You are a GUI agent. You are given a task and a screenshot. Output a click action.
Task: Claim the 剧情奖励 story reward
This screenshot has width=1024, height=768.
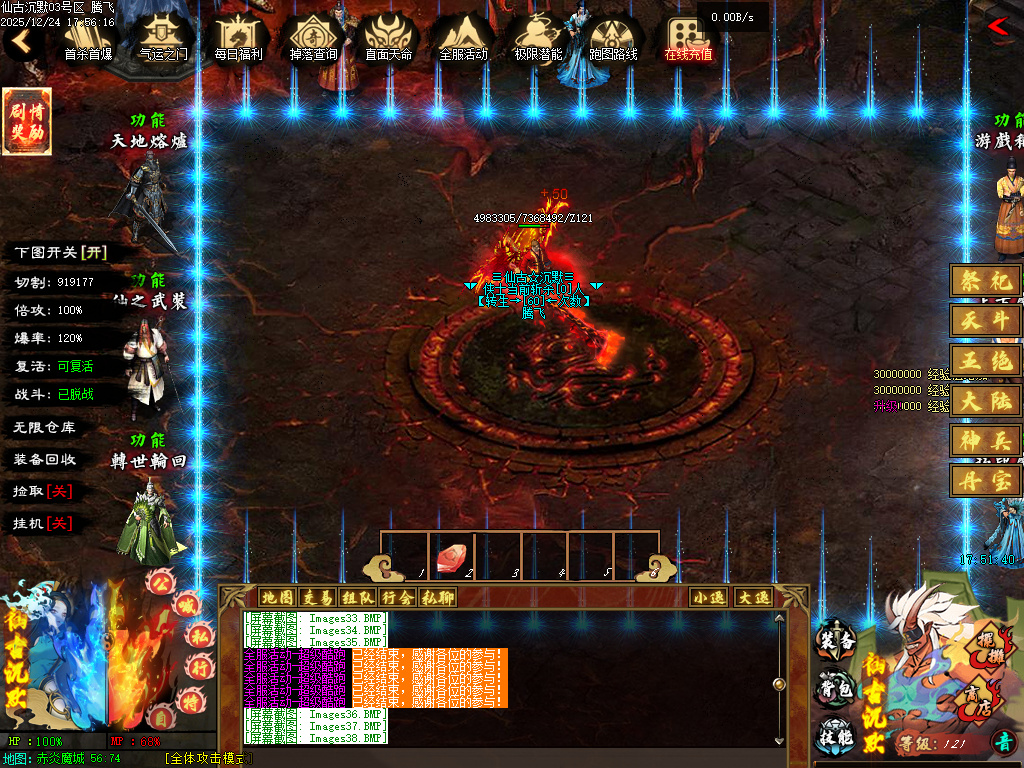[27, 122]
